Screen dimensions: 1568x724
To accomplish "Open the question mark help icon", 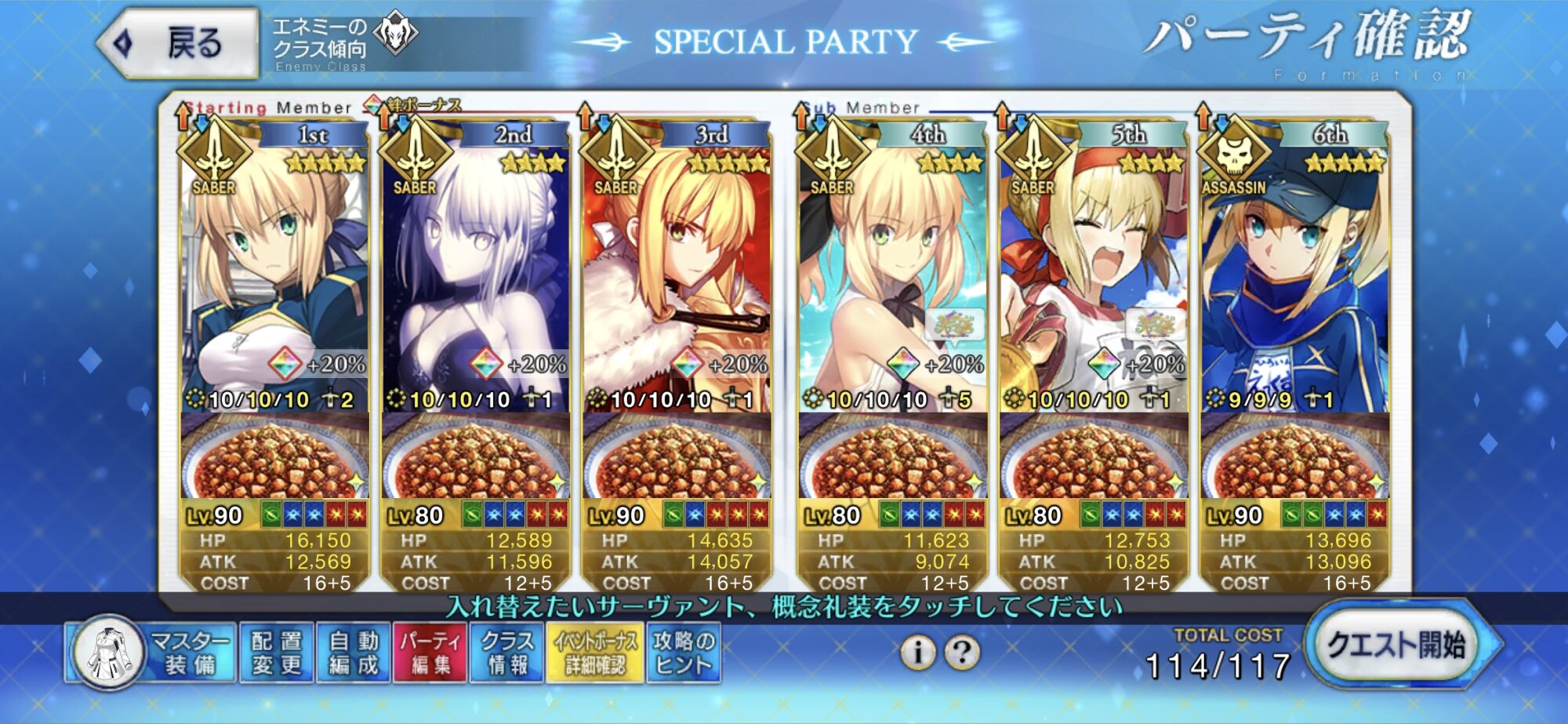I will [x=963, y=652].
